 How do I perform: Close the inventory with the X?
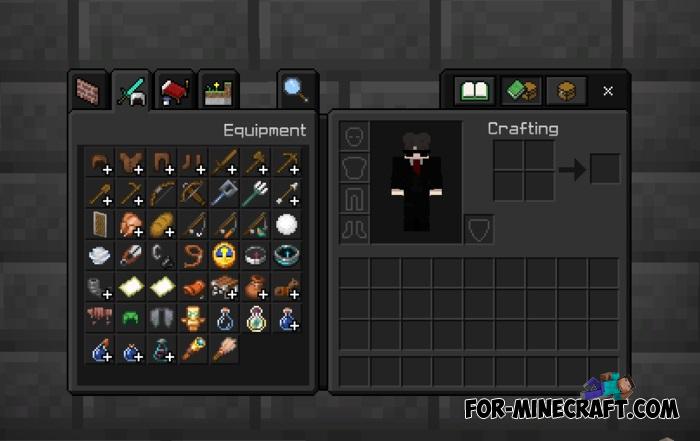point(608,91)
